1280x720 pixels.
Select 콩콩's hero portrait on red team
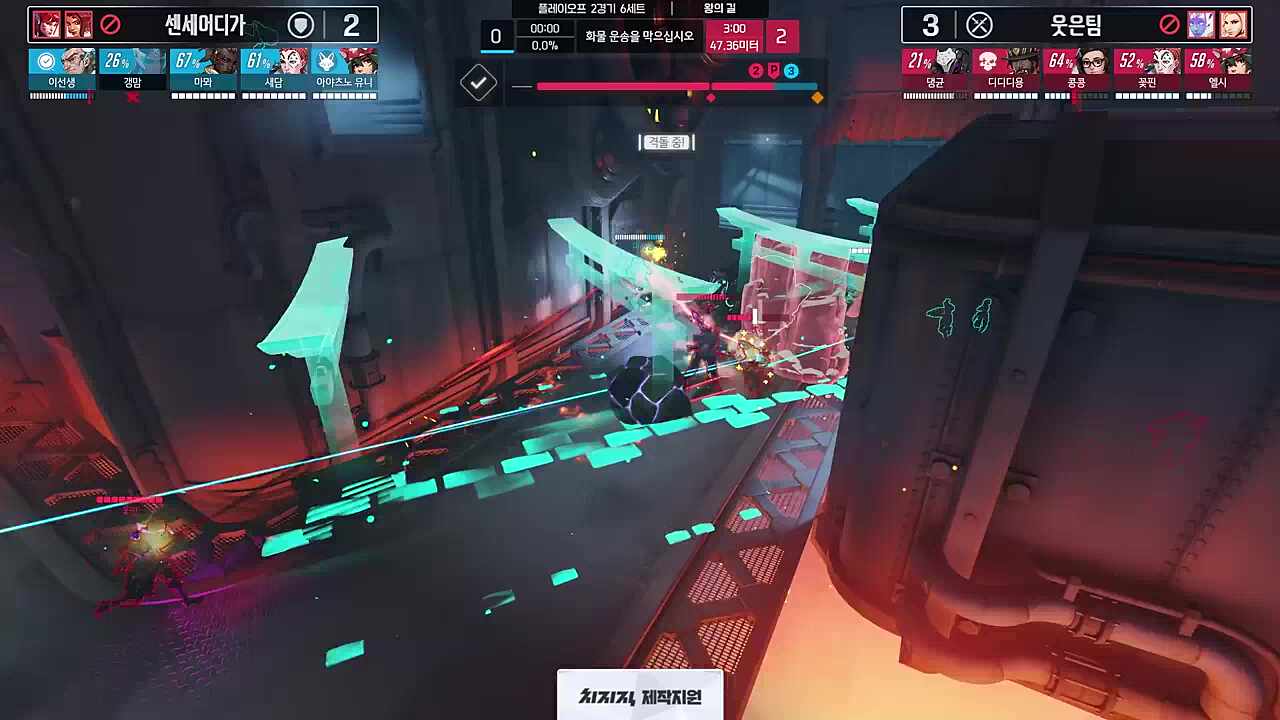tap(1096, 62)
